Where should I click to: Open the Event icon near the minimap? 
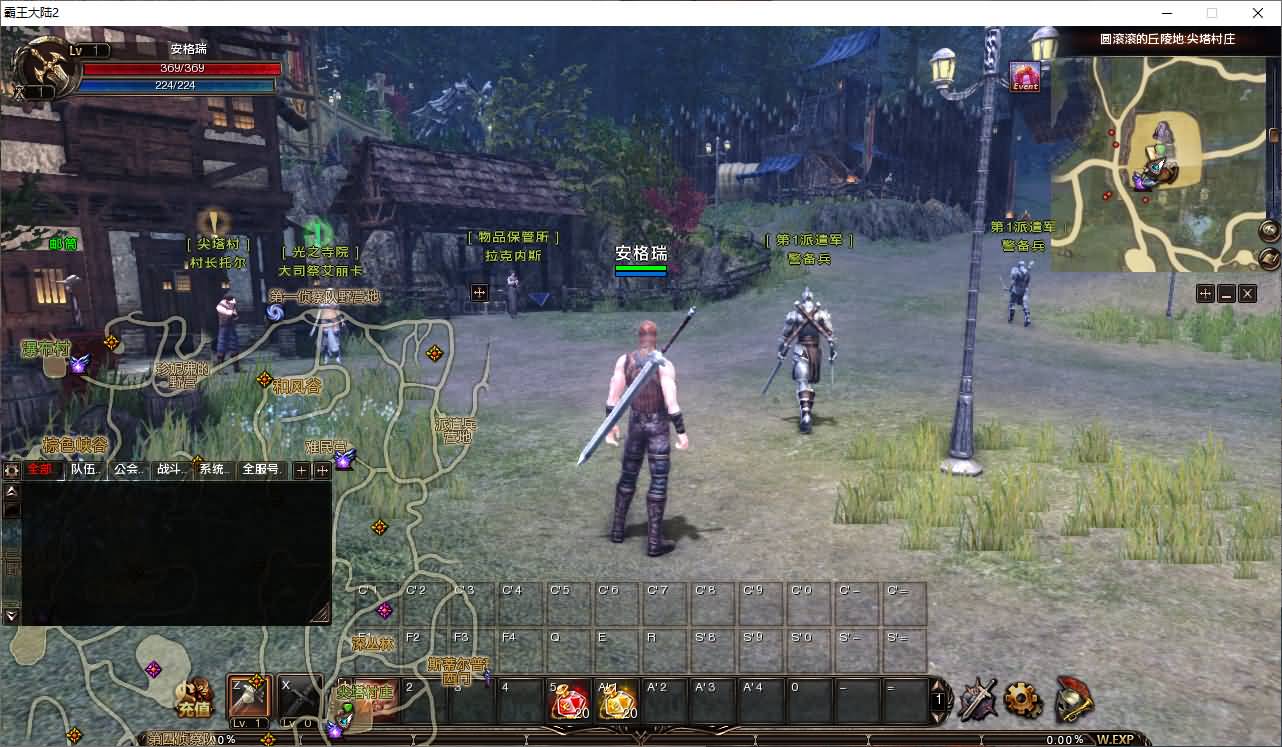coord(1025,77)
